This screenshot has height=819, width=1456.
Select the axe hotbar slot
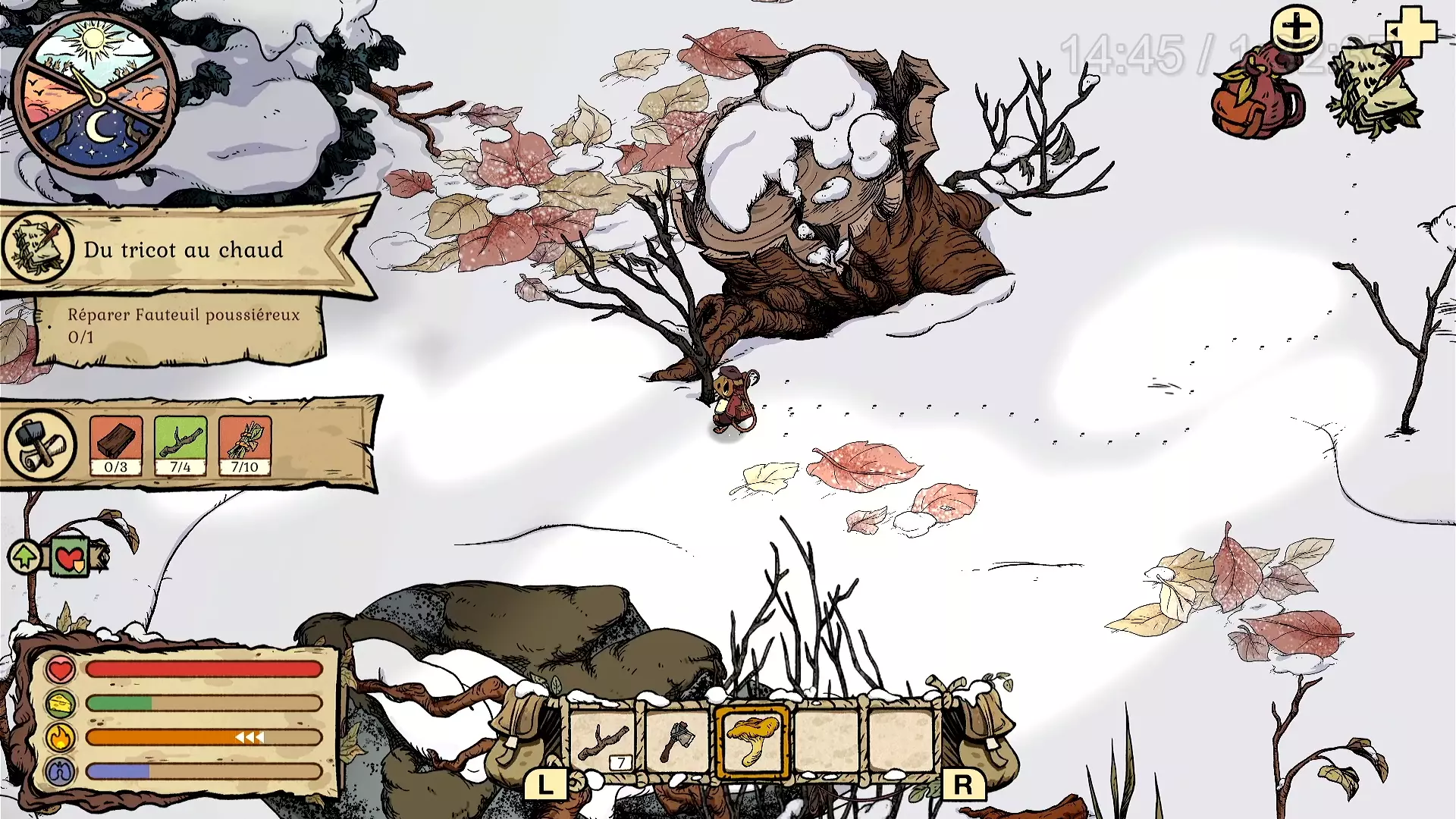[x=676, y=741]
